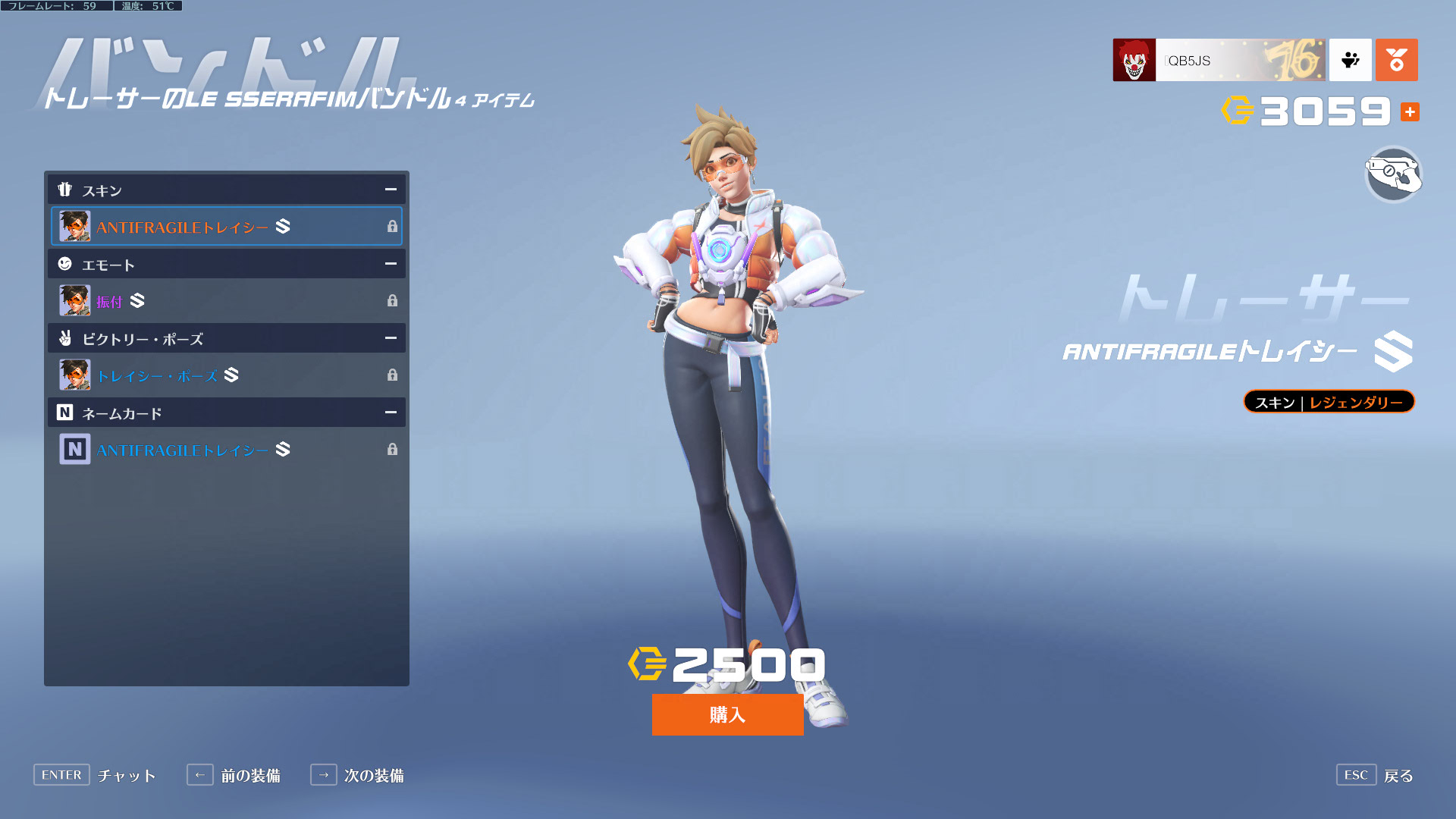Collapse the ネームカード category header
Screen dimensions: 1456x819
click(390, 413)
